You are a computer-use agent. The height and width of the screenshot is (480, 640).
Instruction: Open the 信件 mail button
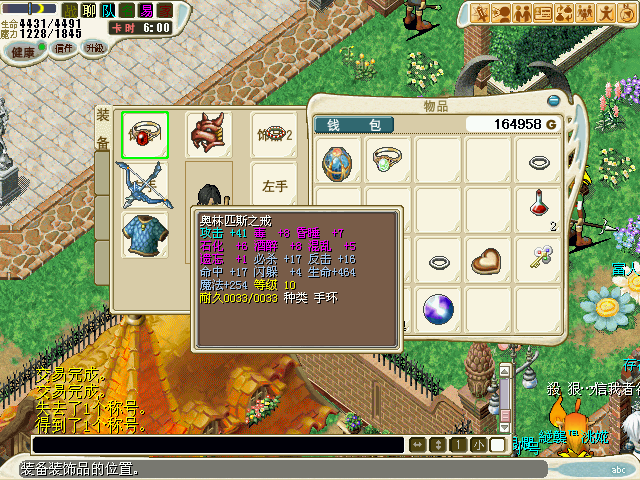(64, 48)
